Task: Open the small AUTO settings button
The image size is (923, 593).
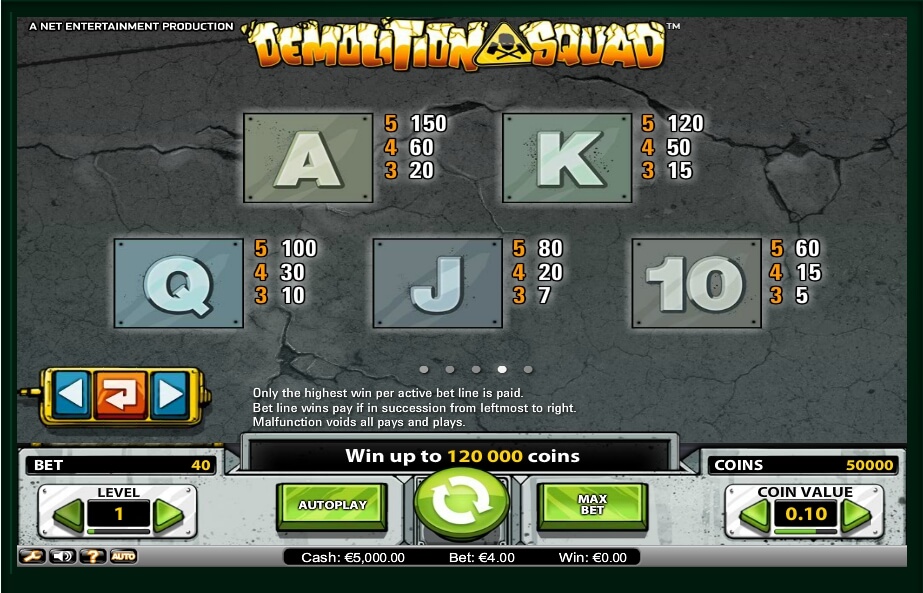Action: pos(123,556)
